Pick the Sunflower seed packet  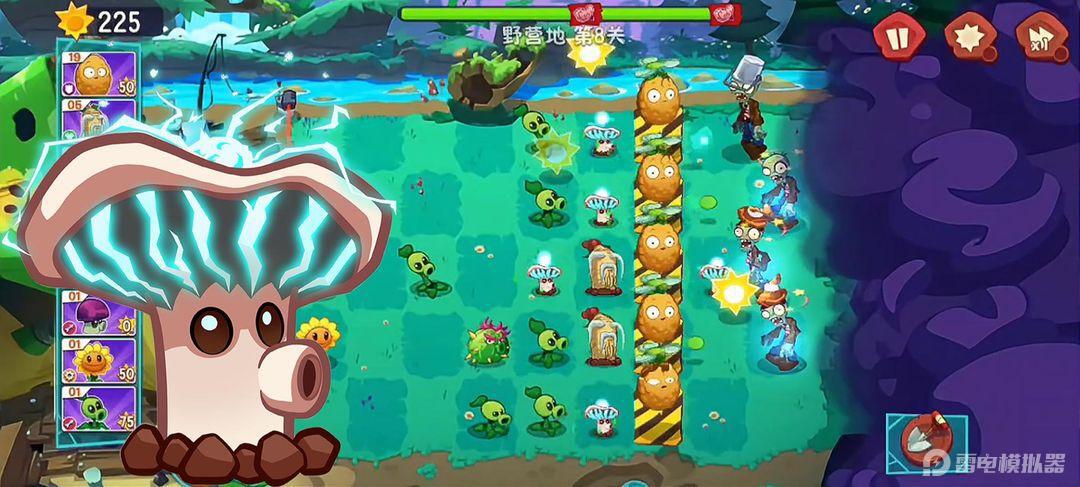[x=97, y=359]
